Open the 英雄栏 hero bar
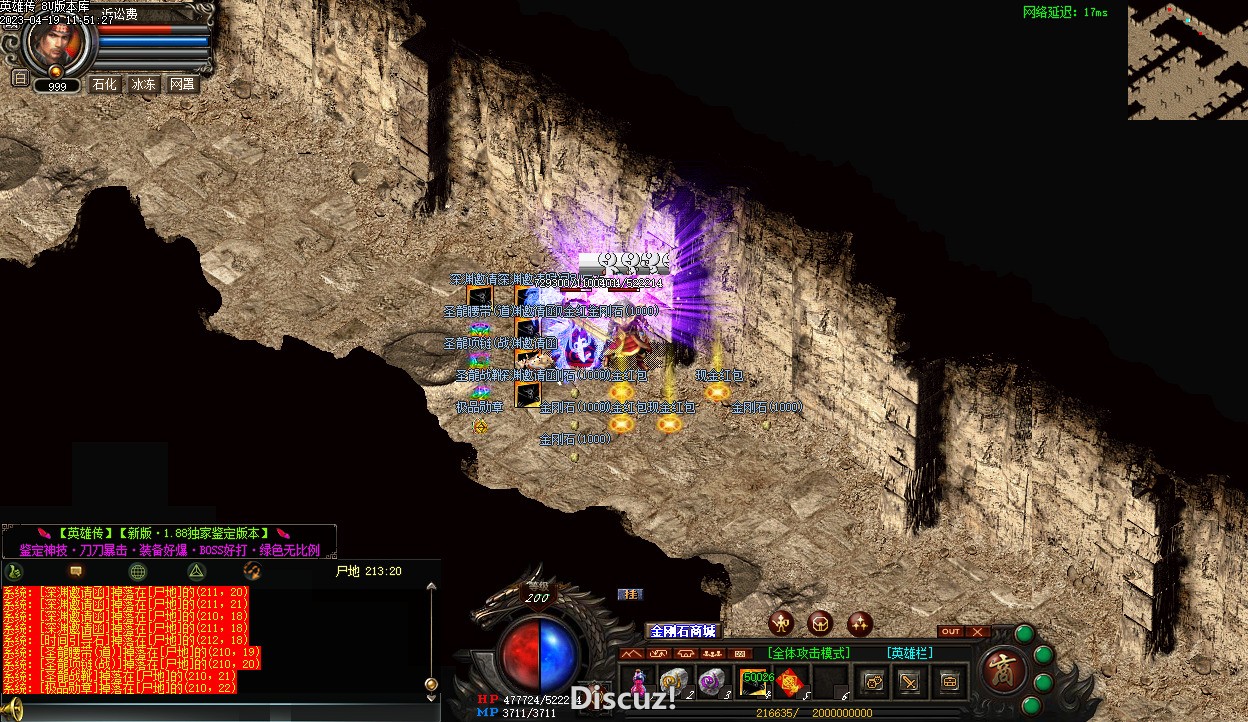 (x=910, y=653)
